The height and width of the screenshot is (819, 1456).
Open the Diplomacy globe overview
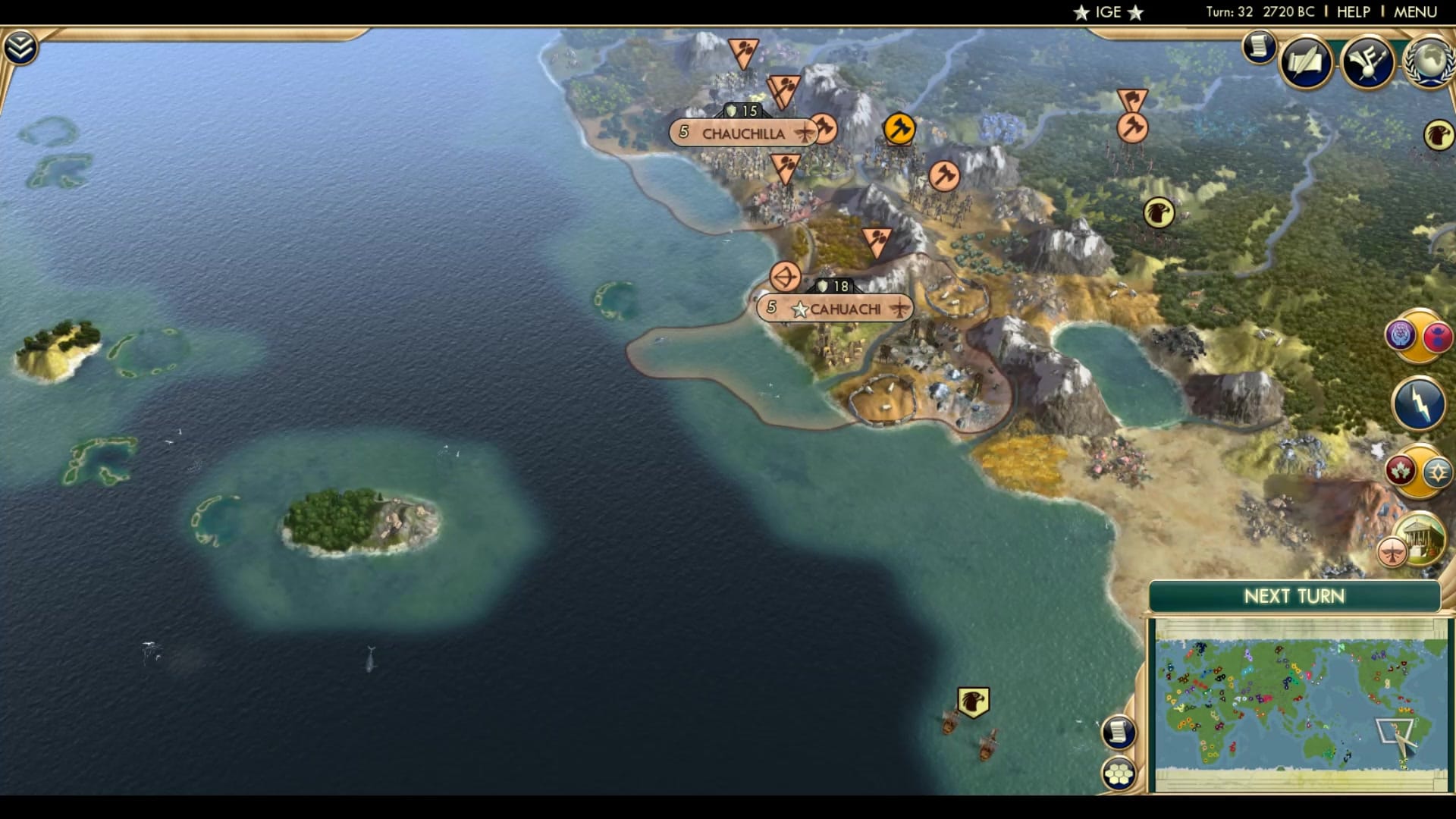click(x=1430, y=62)
